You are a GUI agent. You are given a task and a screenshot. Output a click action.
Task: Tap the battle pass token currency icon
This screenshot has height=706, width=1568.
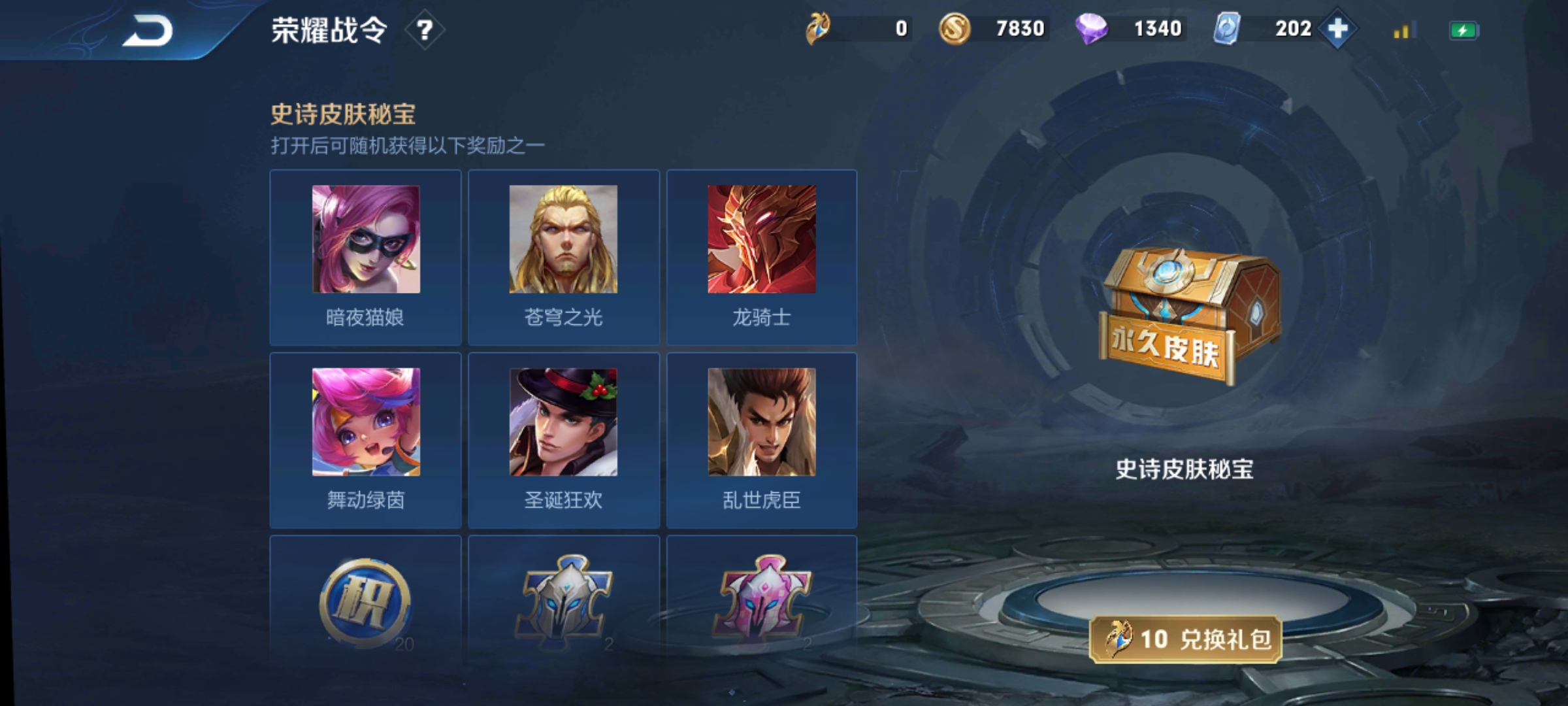point(818,29)
